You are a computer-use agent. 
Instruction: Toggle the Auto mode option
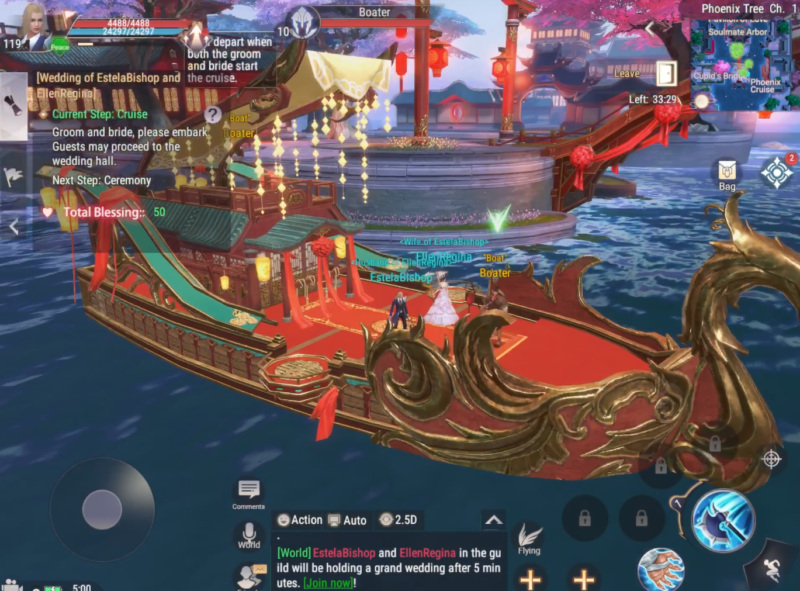coord(347,520)
